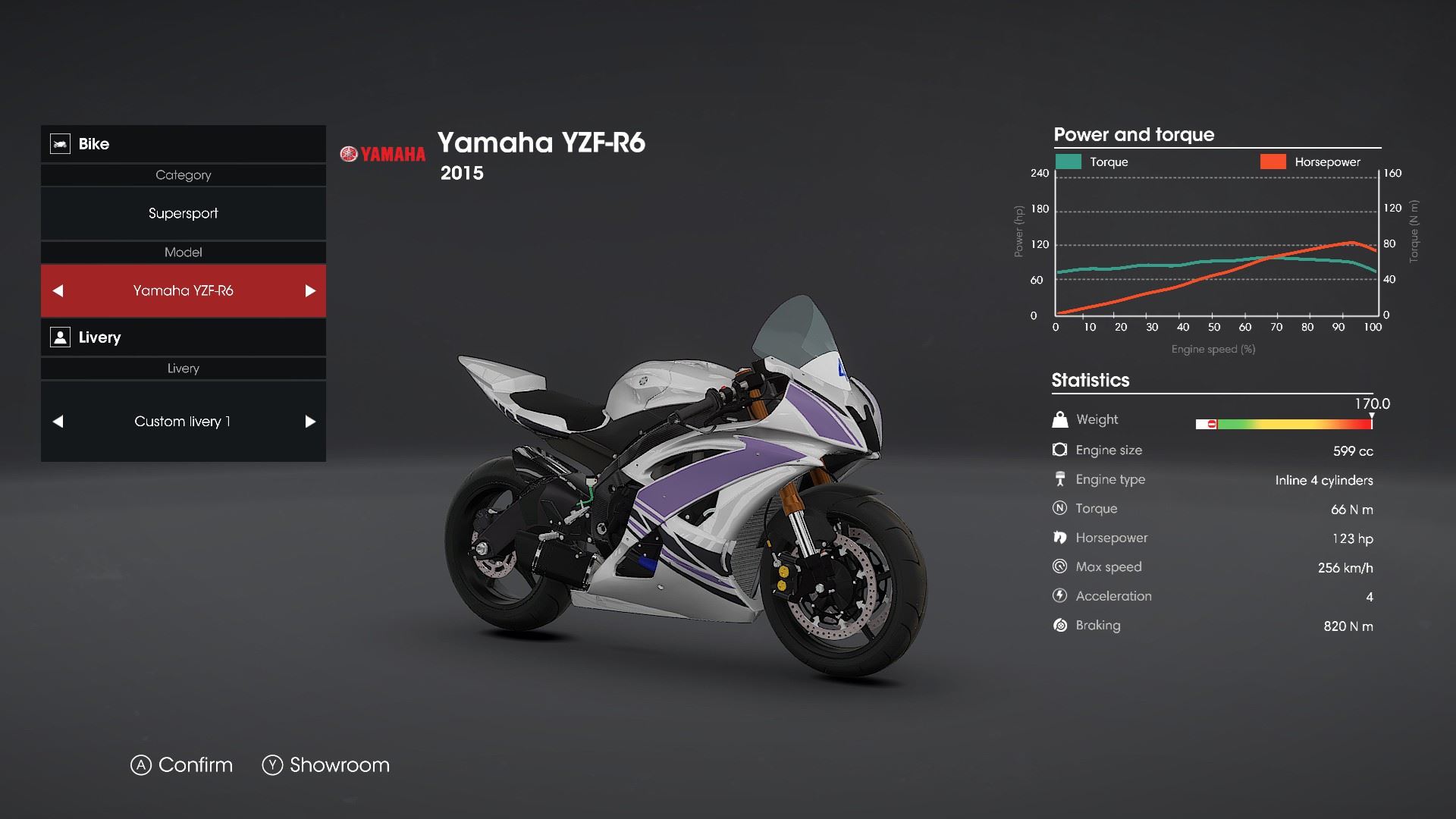
Task: Switch to the next bike model
Action: click(x=309, y=291)
